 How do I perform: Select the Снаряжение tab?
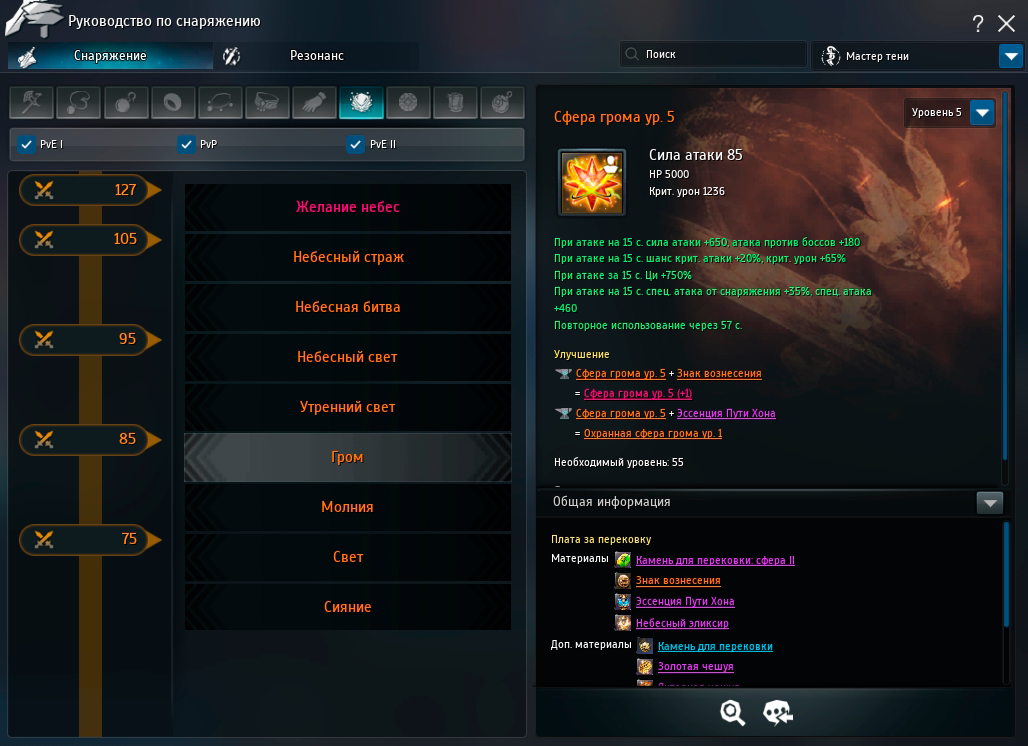[110, 56]
